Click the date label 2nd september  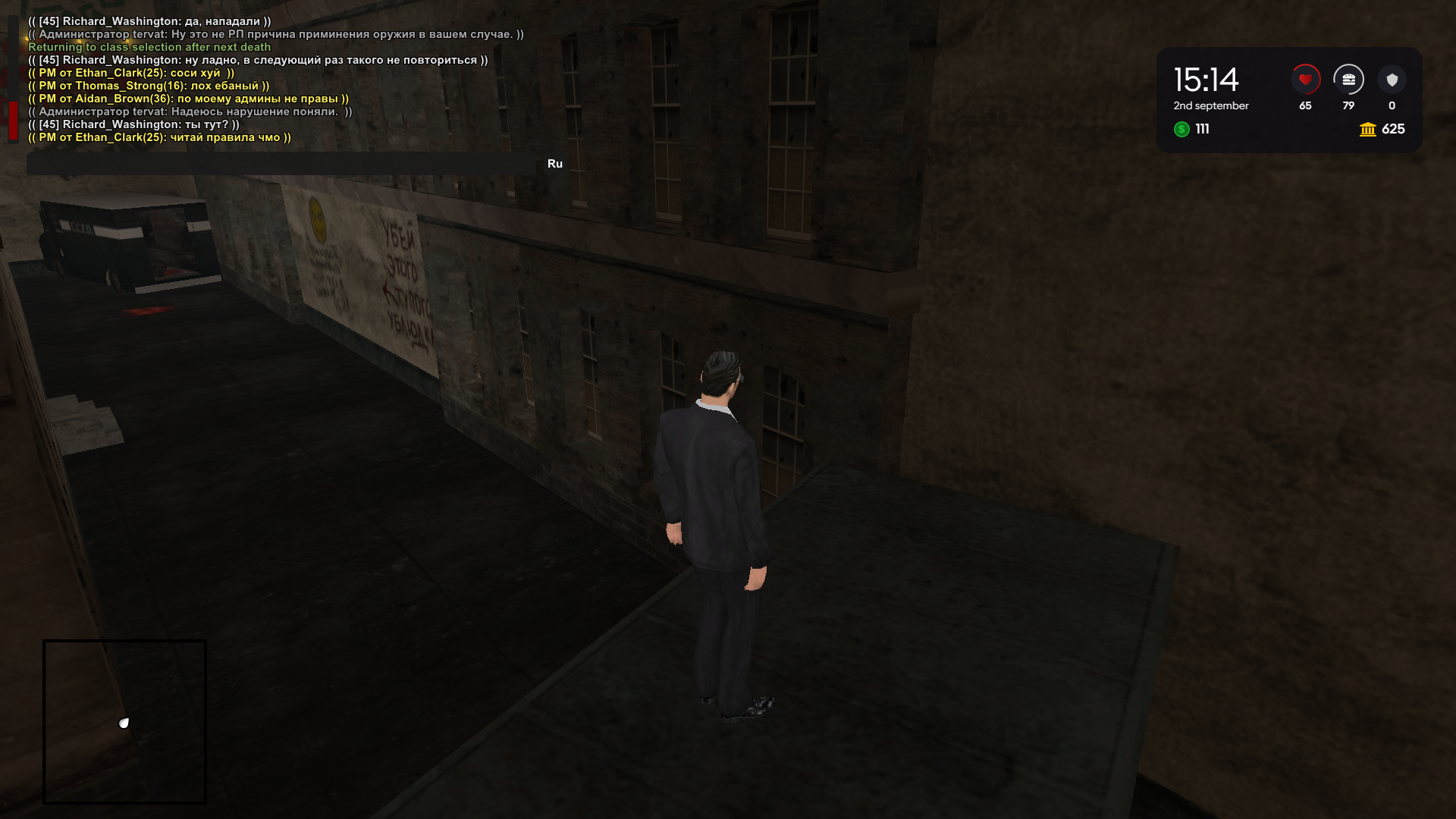point(1211,106)
